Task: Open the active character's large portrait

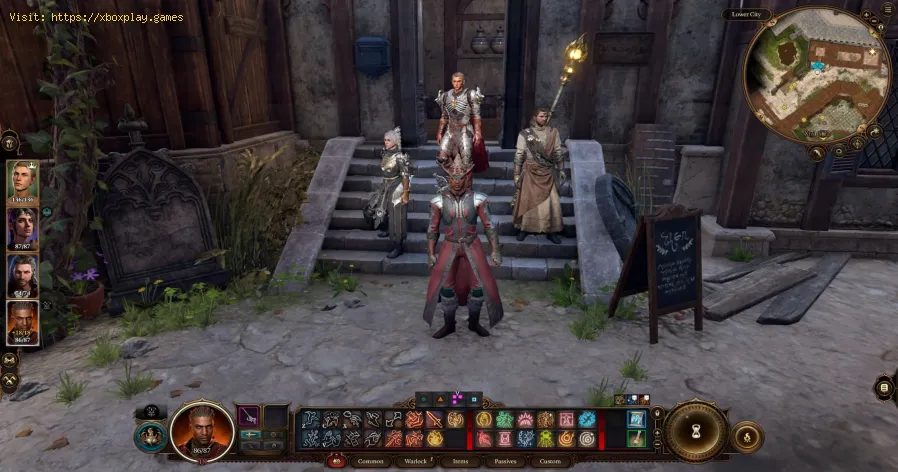Action: tap(202, 431)
